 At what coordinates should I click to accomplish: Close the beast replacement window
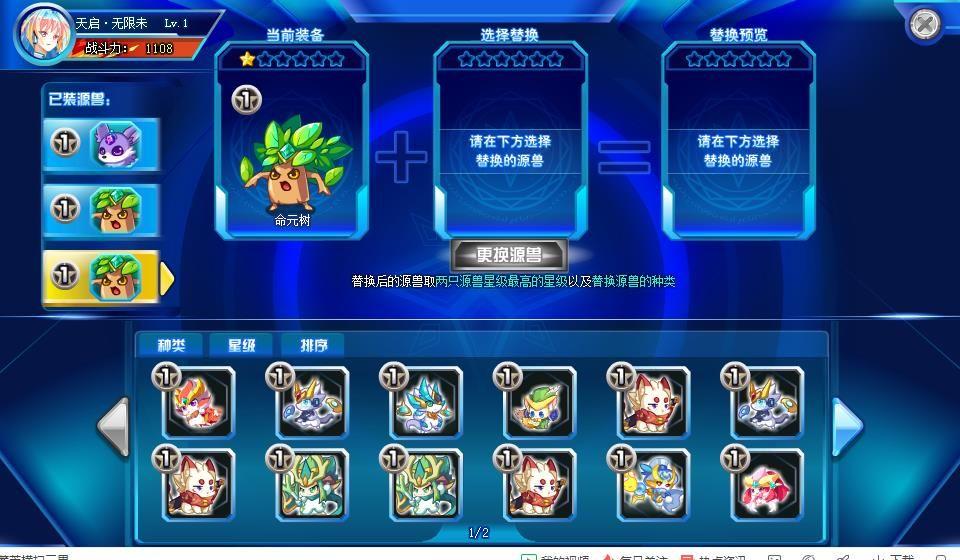tap(926, 23)
